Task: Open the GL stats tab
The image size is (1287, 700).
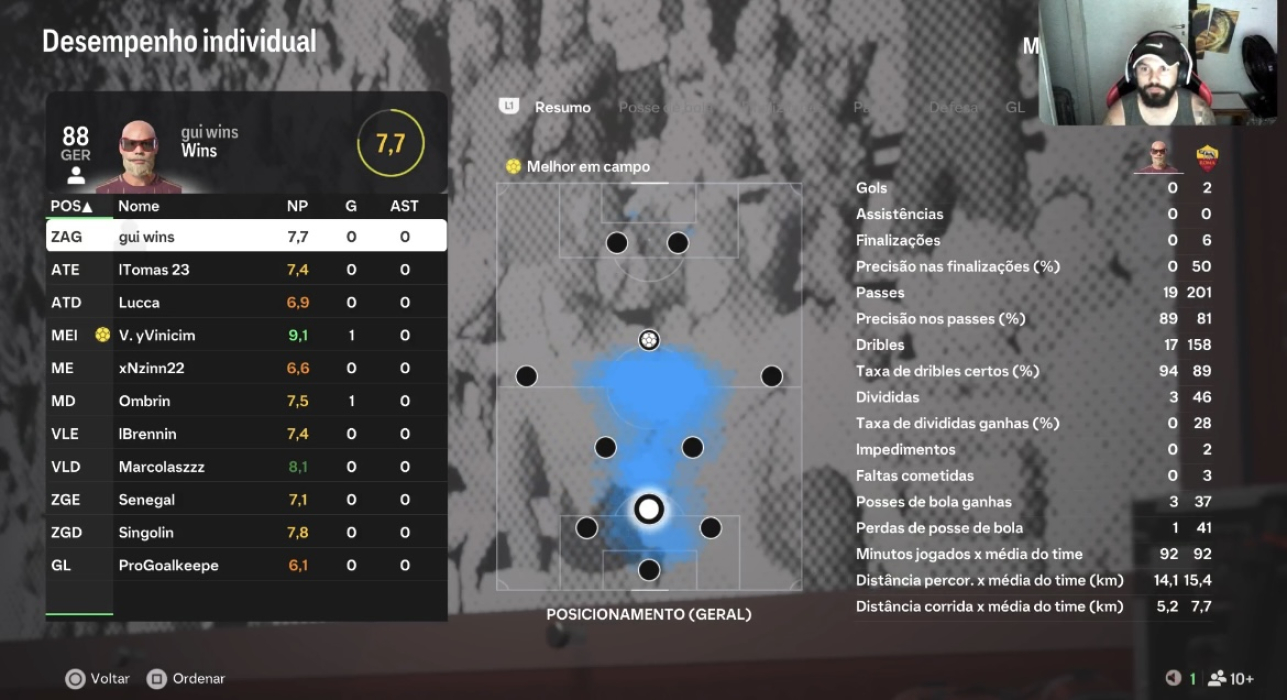Action: (1015, 107)
